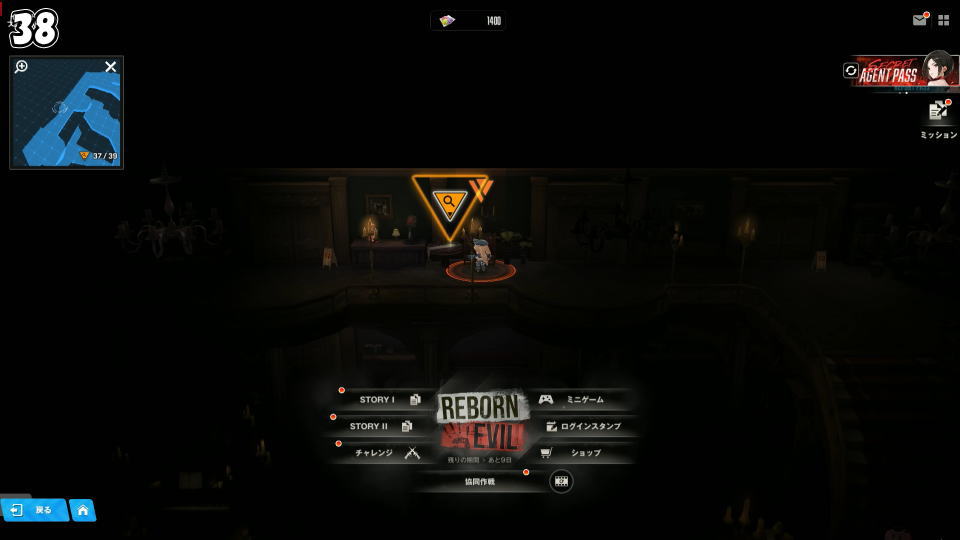Viewport: 960px width, 540px height.
Task: Return home via the house button
Action: (x=83, y=510)
